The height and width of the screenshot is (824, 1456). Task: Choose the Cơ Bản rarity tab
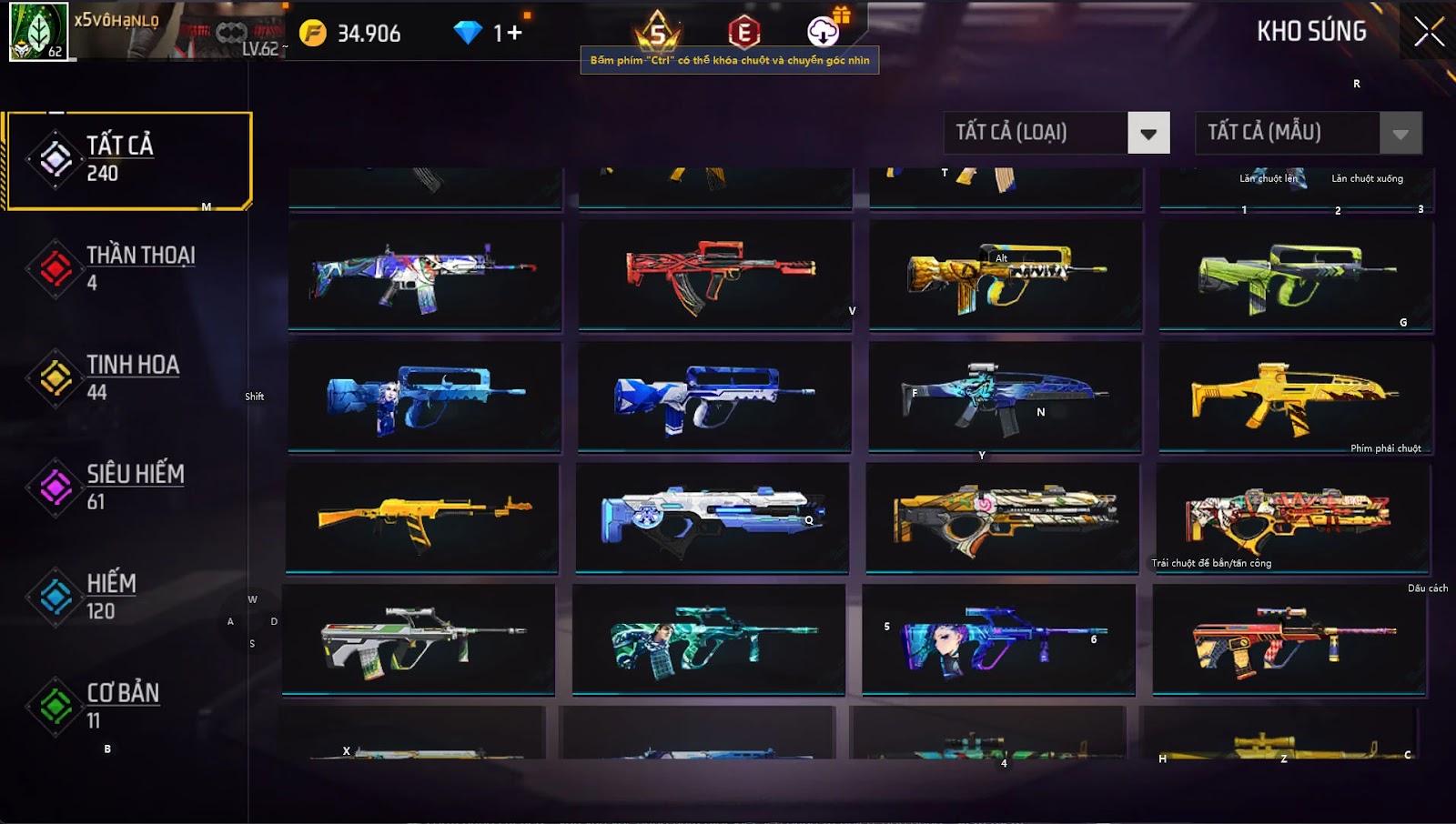pos(127,706)
